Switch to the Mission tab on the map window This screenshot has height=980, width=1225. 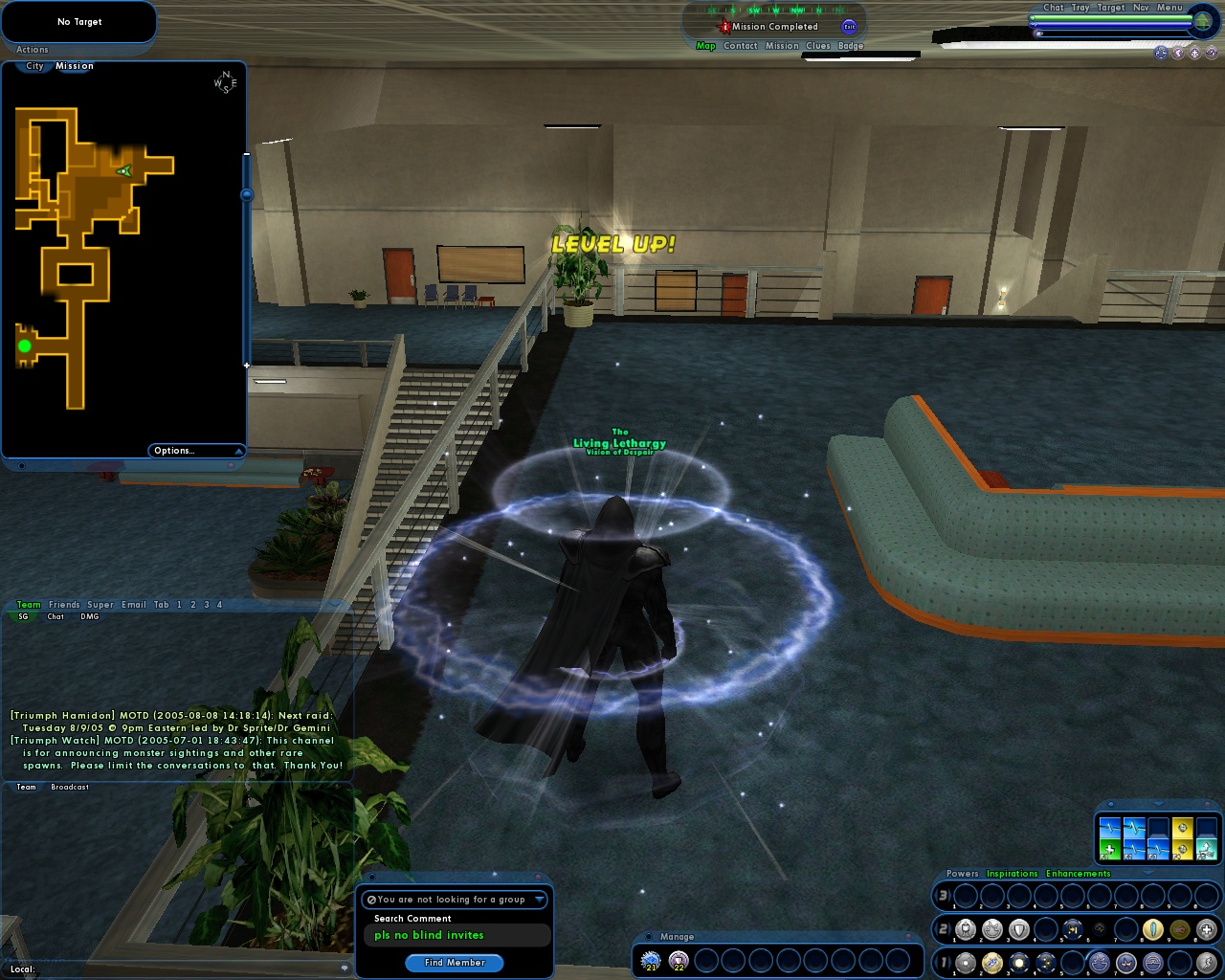(75, 66)
